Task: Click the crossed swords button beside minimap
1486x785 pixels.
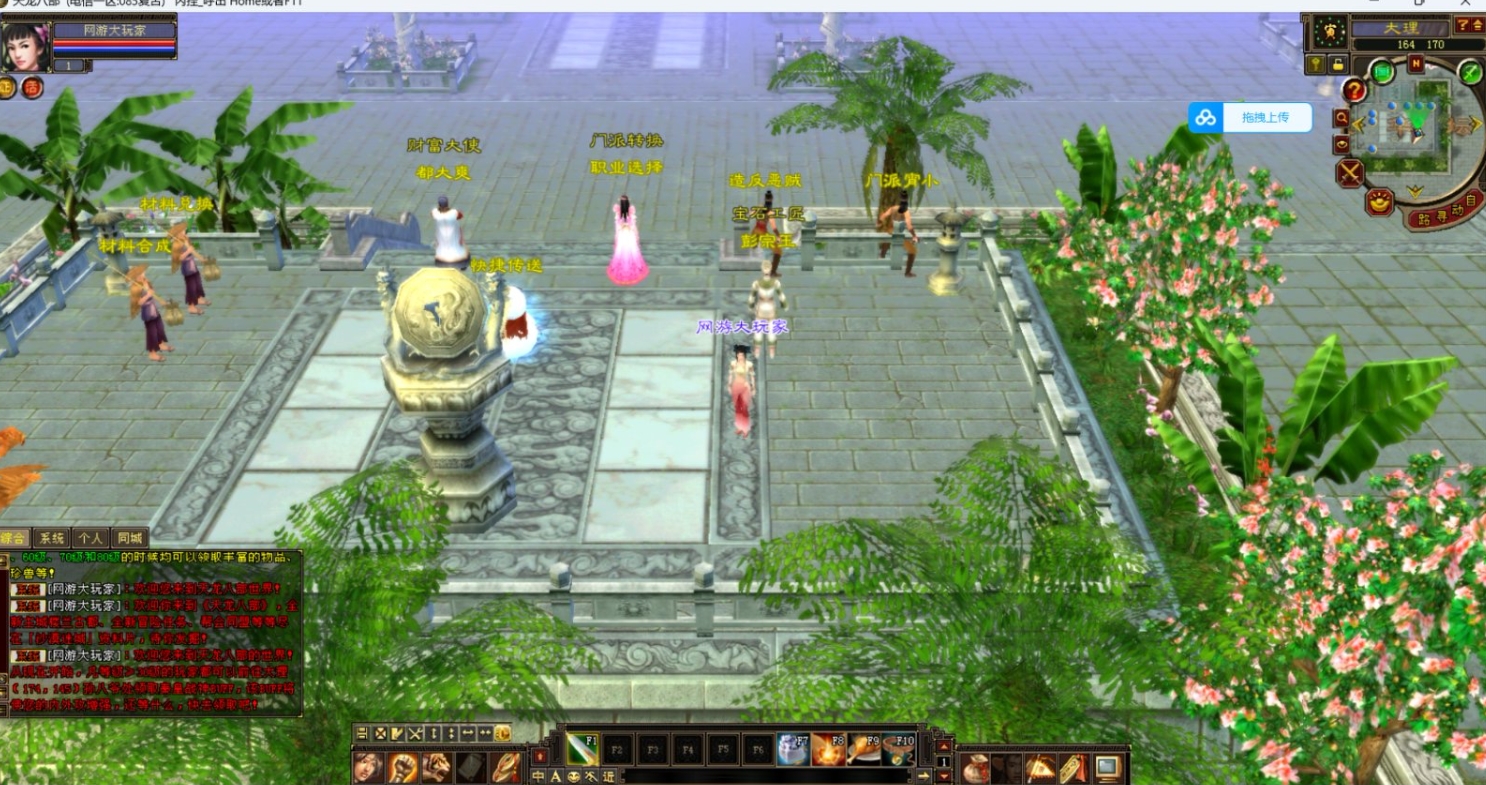Action: pos(1350,173)
